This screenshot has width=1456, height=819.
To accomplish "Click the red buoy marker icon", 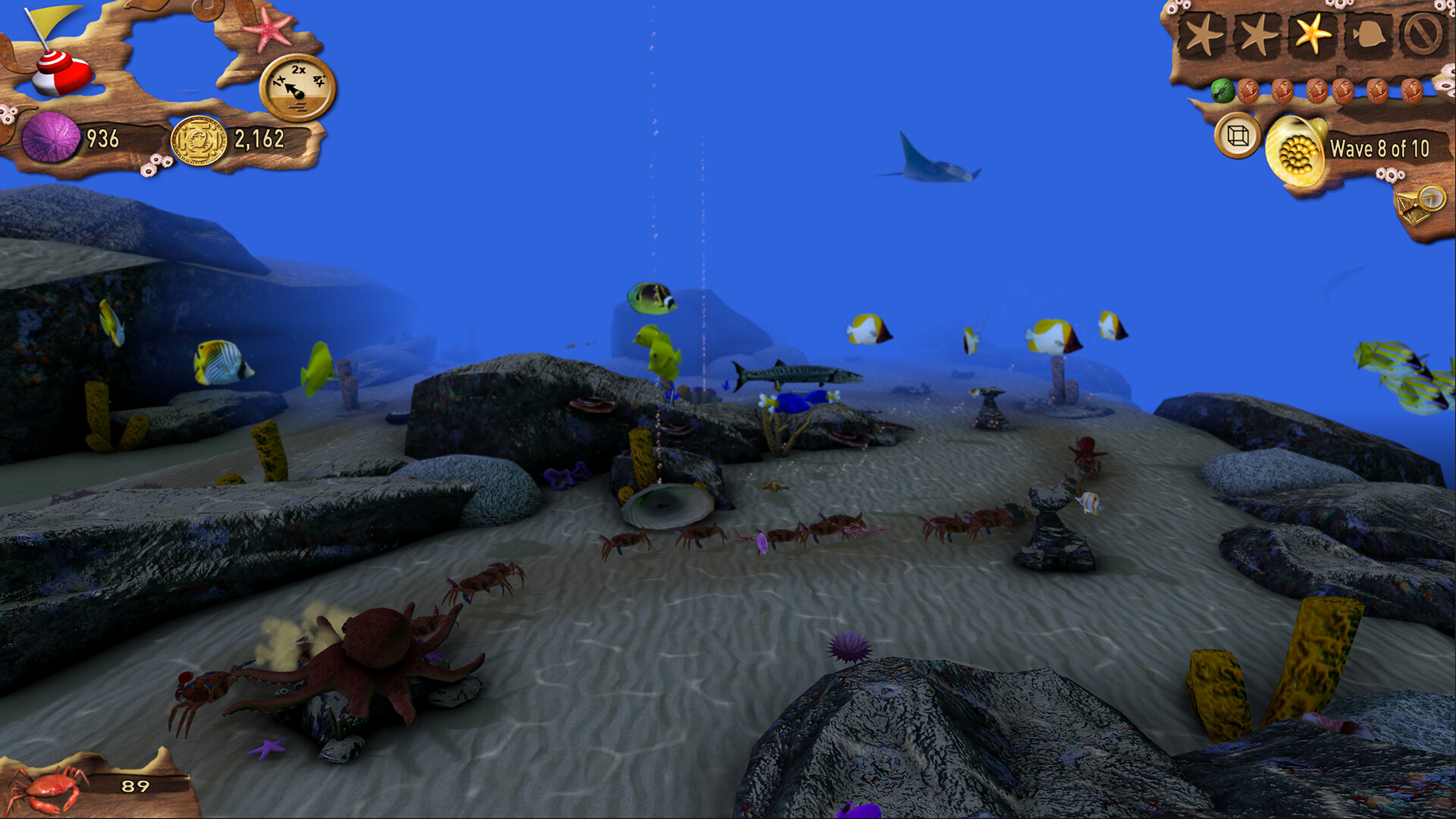I will coord(61,73).
